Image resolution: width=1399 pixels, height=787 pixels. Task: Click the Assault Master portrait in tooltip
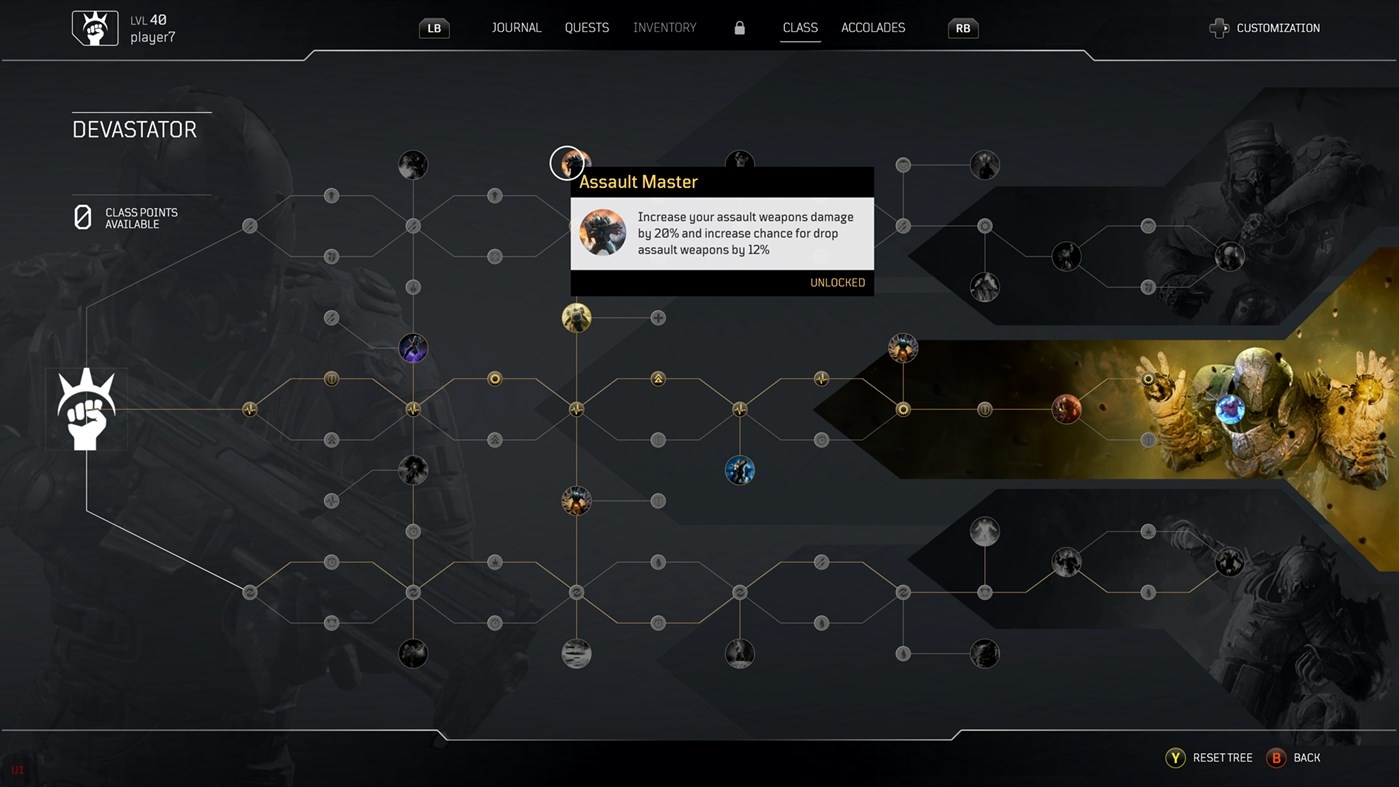point(602,231)
